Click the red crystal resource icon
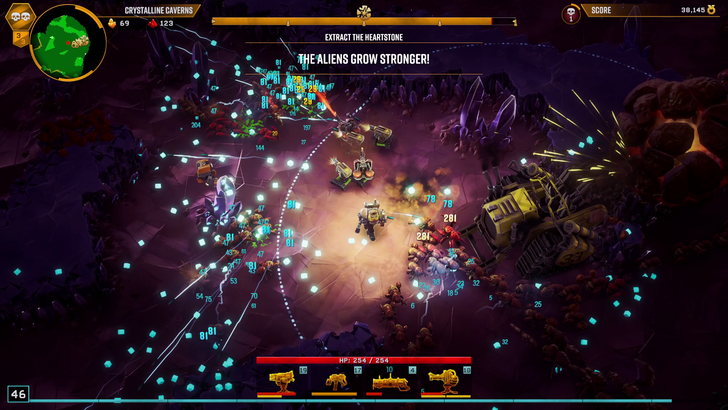Image resolution: width=728 pixels, height=410 pixels. click(x=152, y=22)
